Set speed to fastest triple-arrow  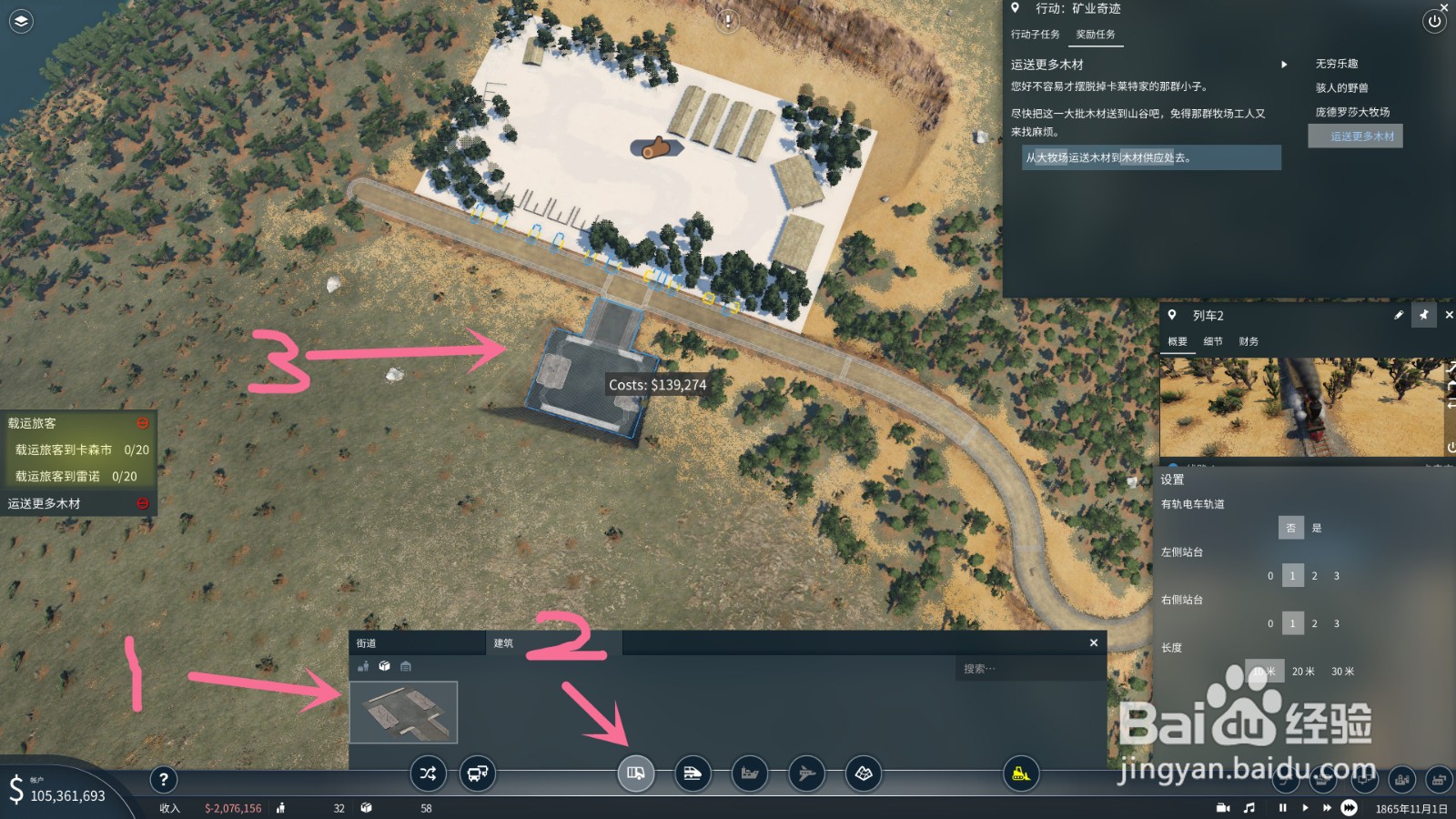pyautogui.click(x=1349, y=808)
